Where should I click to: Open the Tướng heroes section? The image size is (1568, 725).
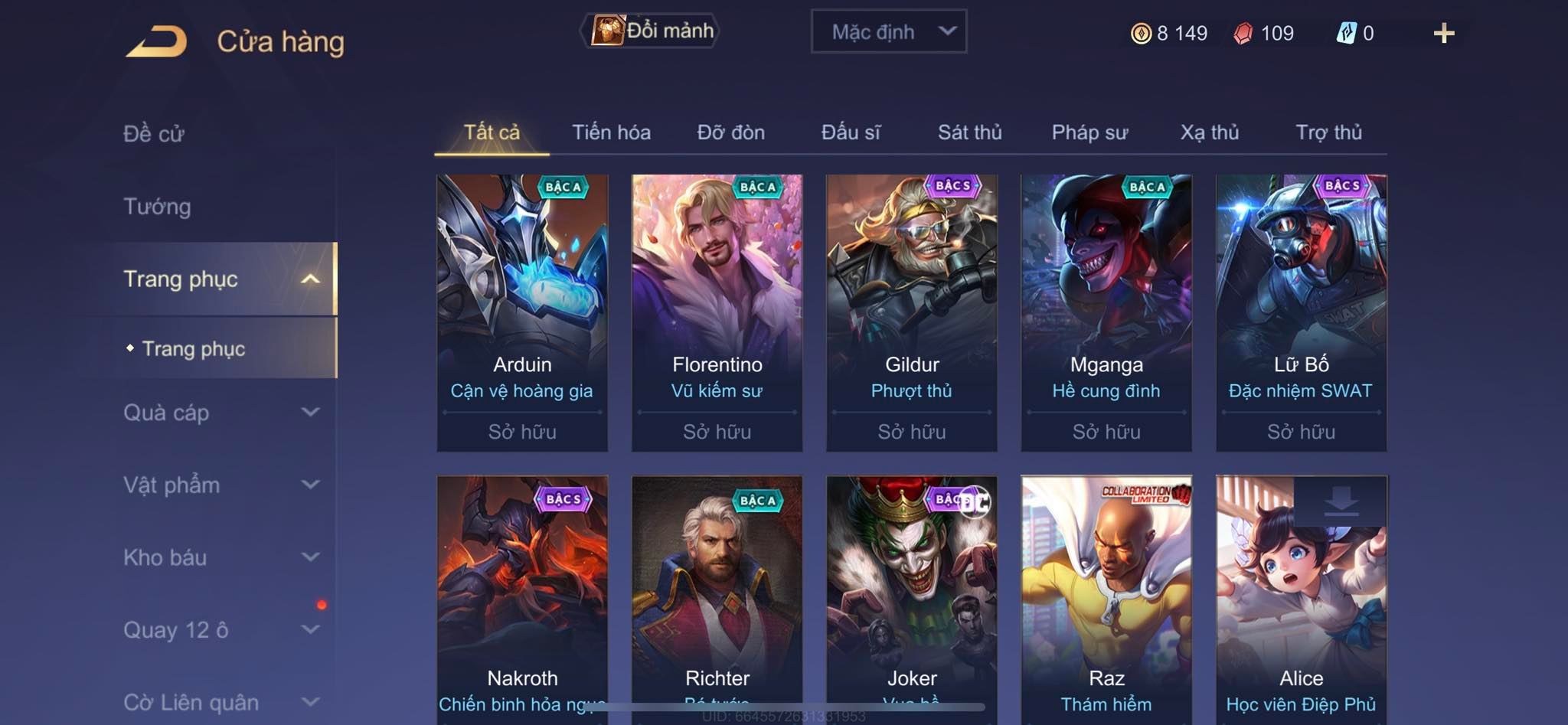click(157, 207)
